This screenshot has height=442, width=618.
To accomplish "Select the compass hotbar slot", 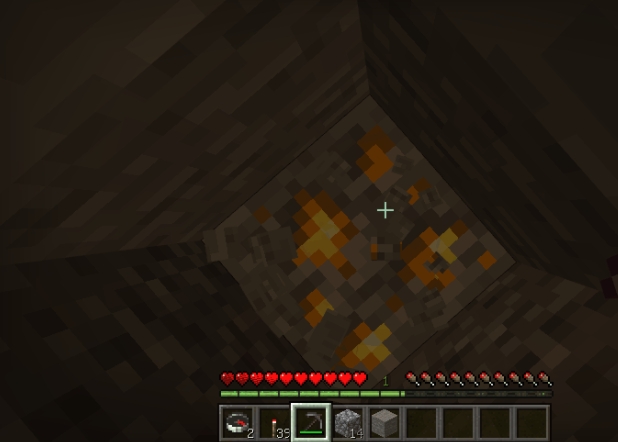I will pos(237,423).
